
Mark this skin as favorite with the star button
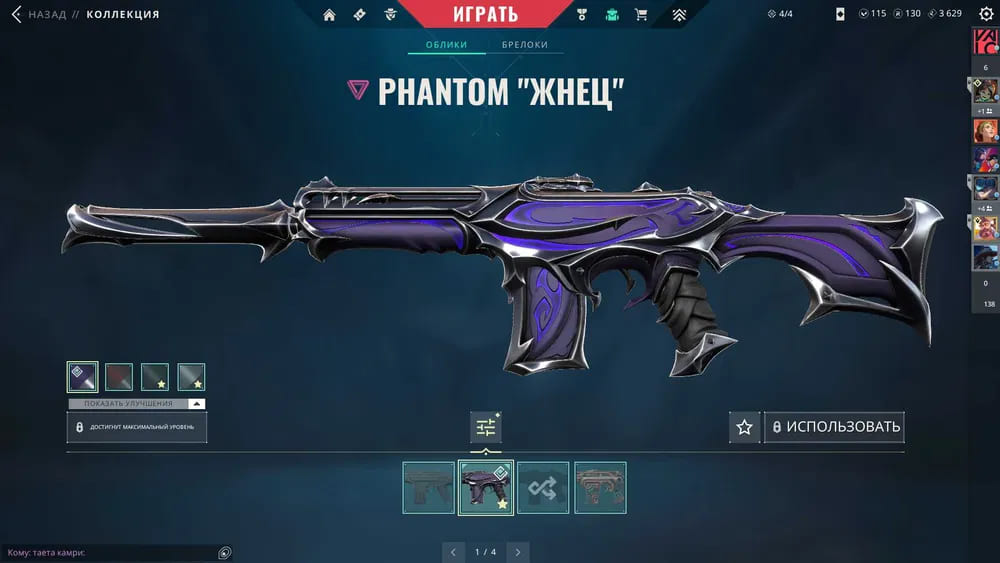tap(744, 427)
